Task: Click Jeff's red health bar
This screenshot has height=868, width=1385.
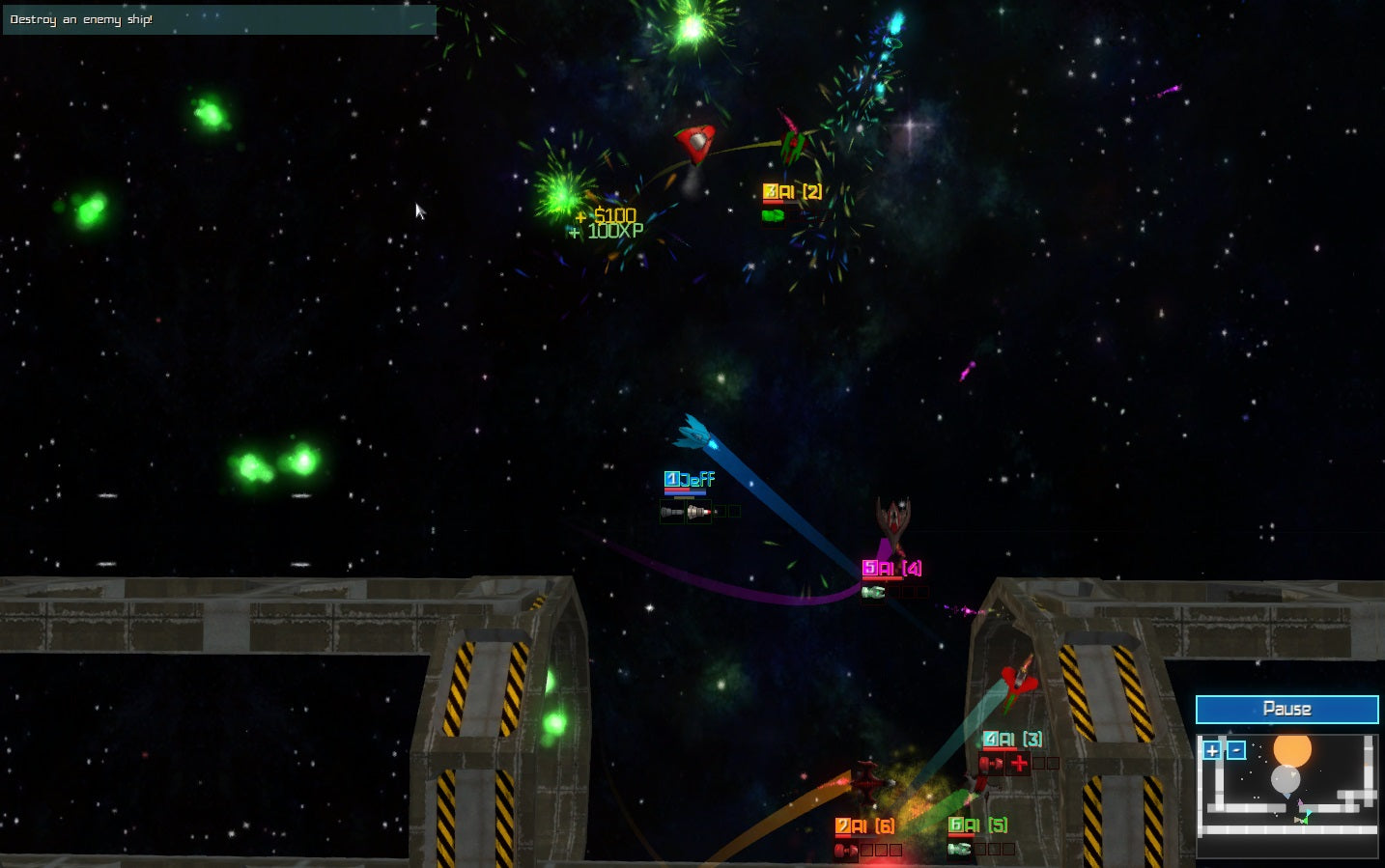Action: 677,490
